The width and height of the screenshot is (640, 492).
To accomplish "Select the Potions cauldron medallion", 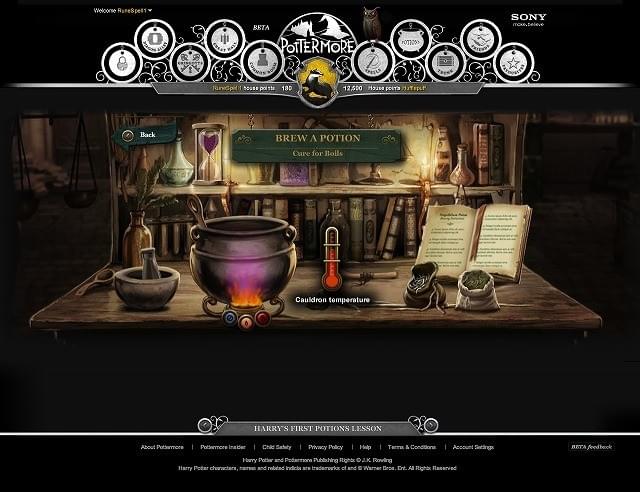I will [x=410, y=40].
